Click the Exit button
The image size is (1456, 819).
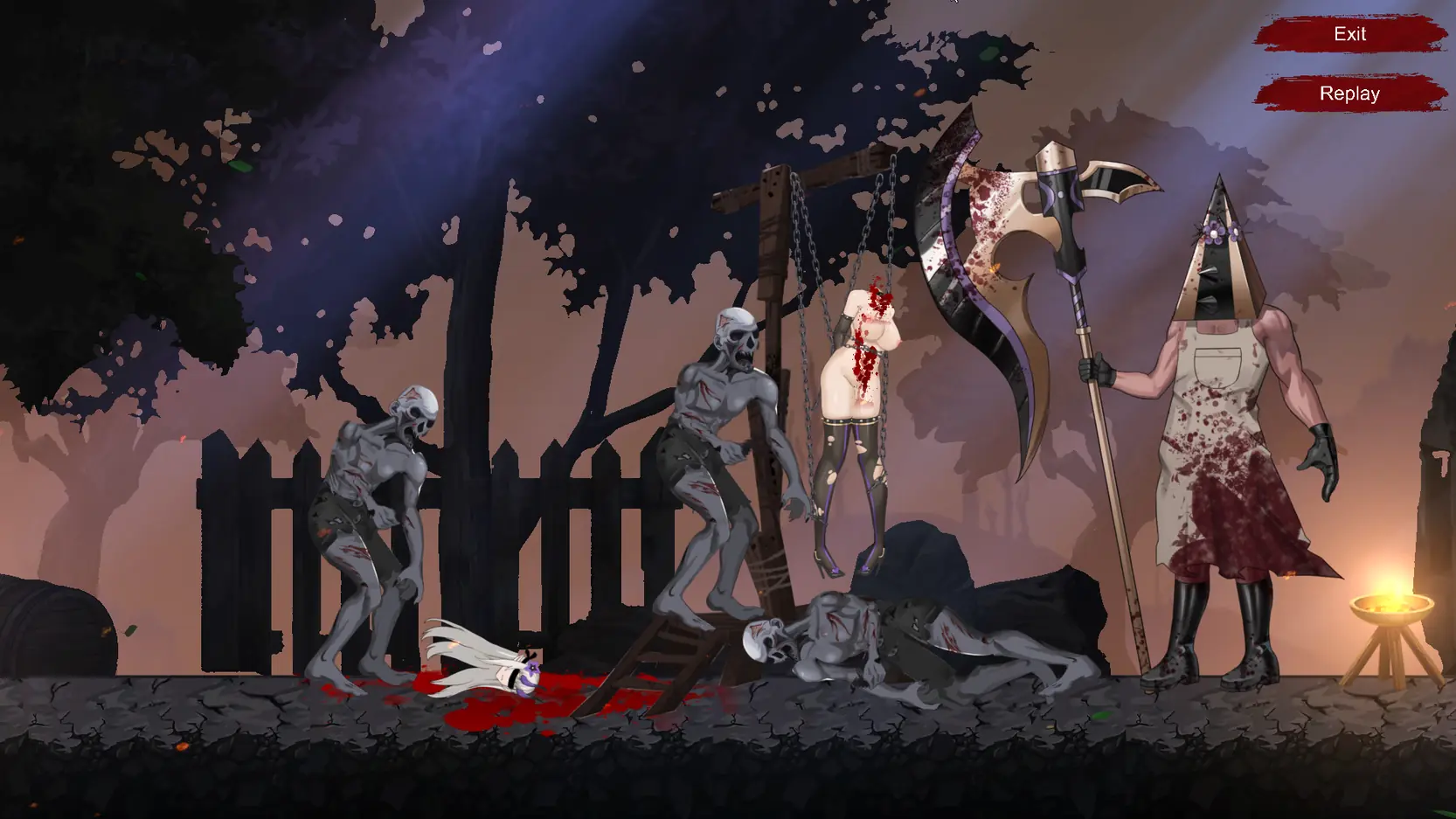click(x=1349, y=34)
